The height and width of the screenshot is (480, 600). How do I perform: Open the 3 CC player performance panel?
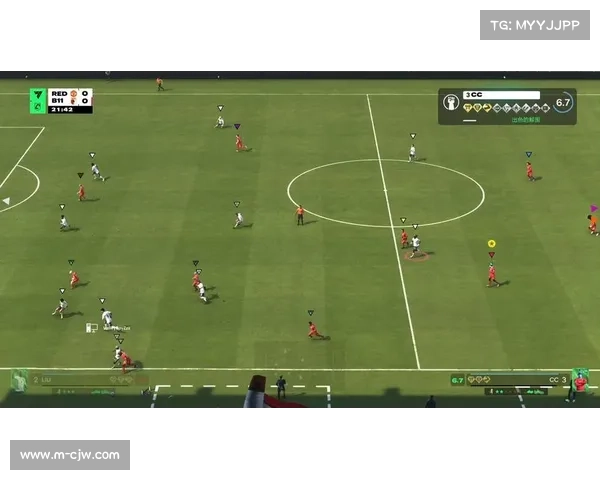pyautogui.click(x=507, y=106)
